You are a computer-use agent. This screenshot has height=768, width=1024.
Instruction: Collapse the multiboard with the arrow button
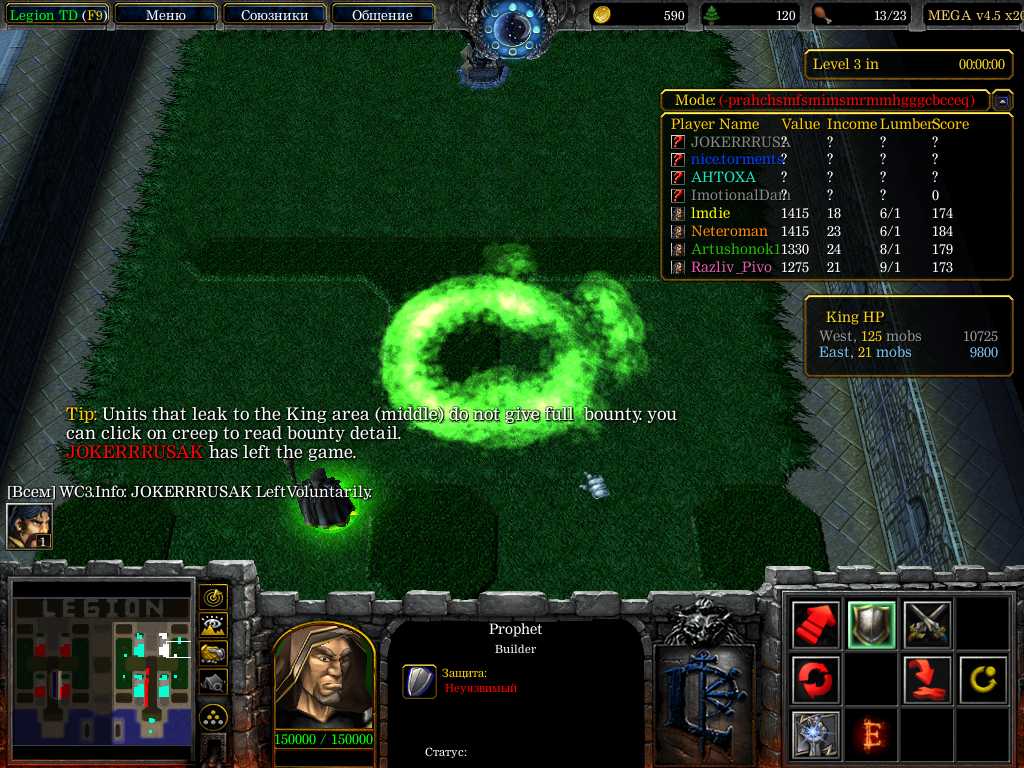1001,101
